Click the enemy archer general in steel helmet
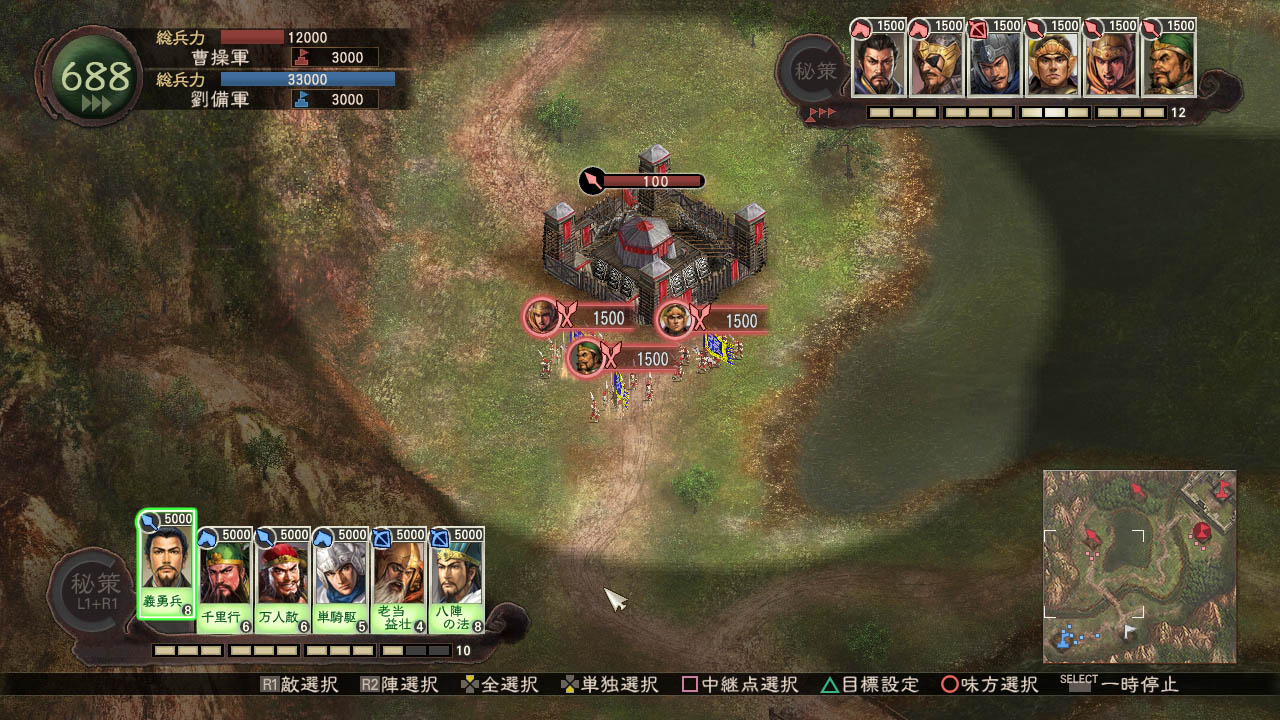 tap(994, 60)
